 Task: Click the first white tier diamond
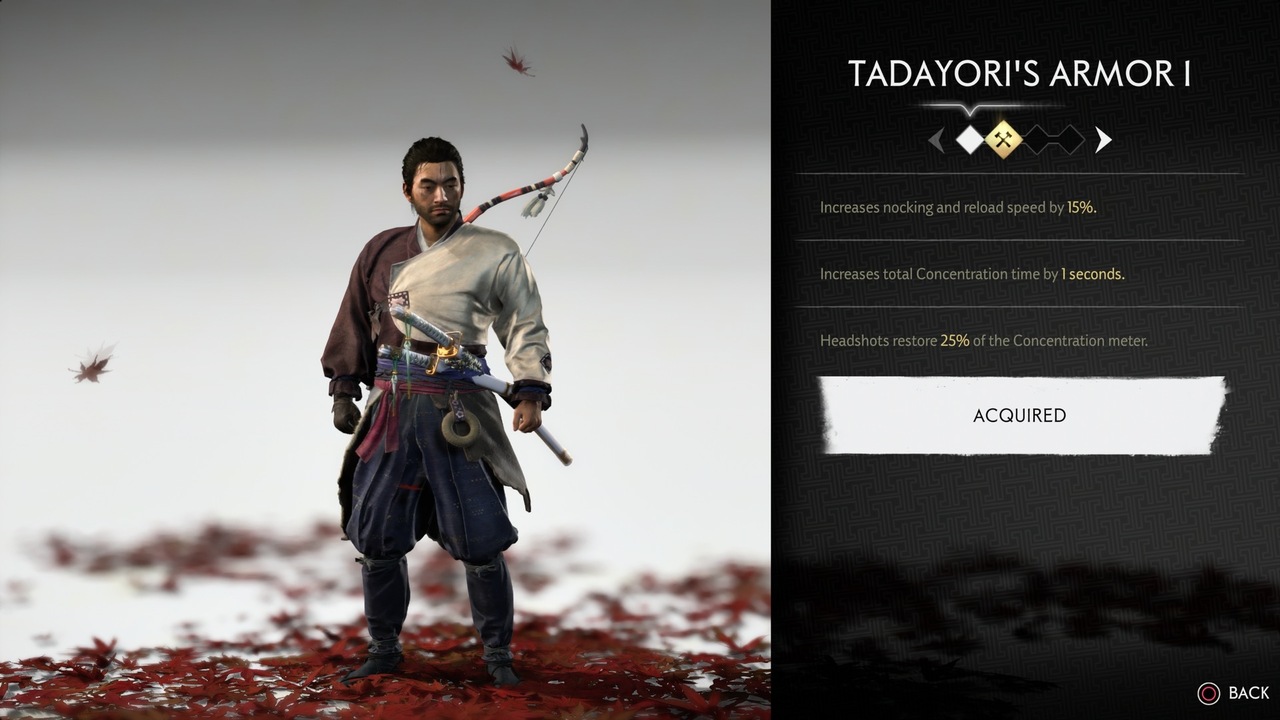point(968,139)
